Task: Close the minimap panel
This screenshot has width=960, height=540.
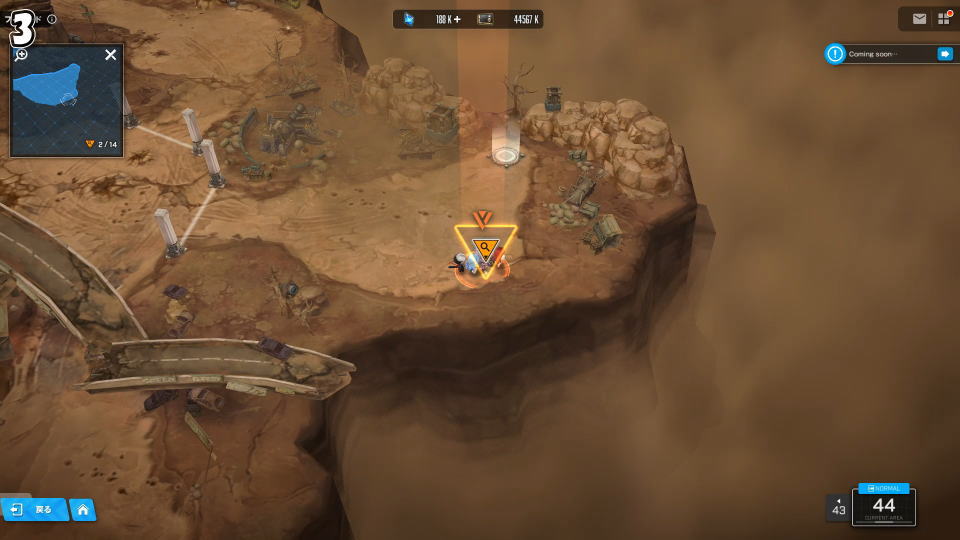Action: point(111,55)
